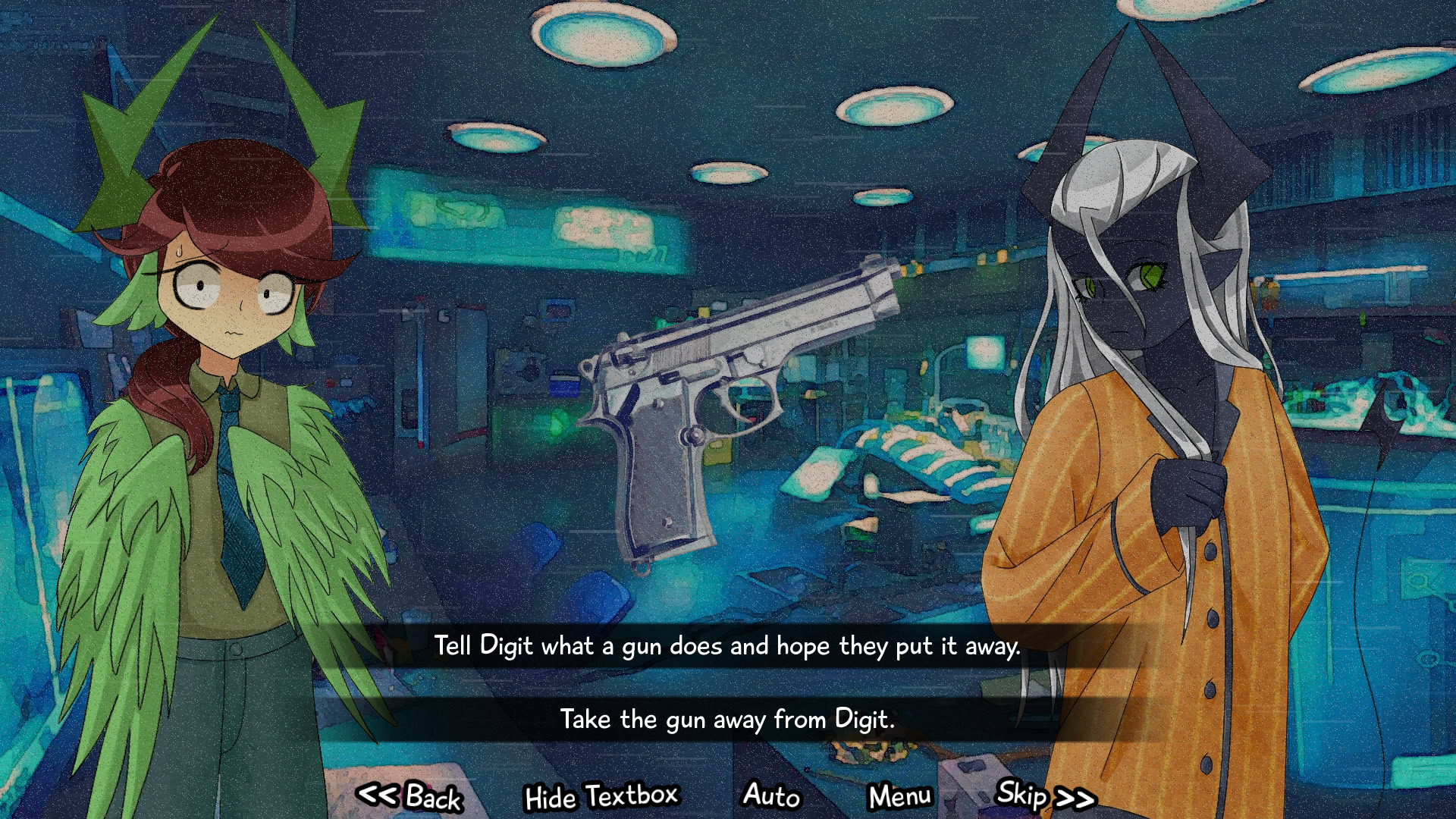Choose to tell Digit what a gun does
Image resolution: width=1456 pixels, height=819 pixels.
pos(727,646)
